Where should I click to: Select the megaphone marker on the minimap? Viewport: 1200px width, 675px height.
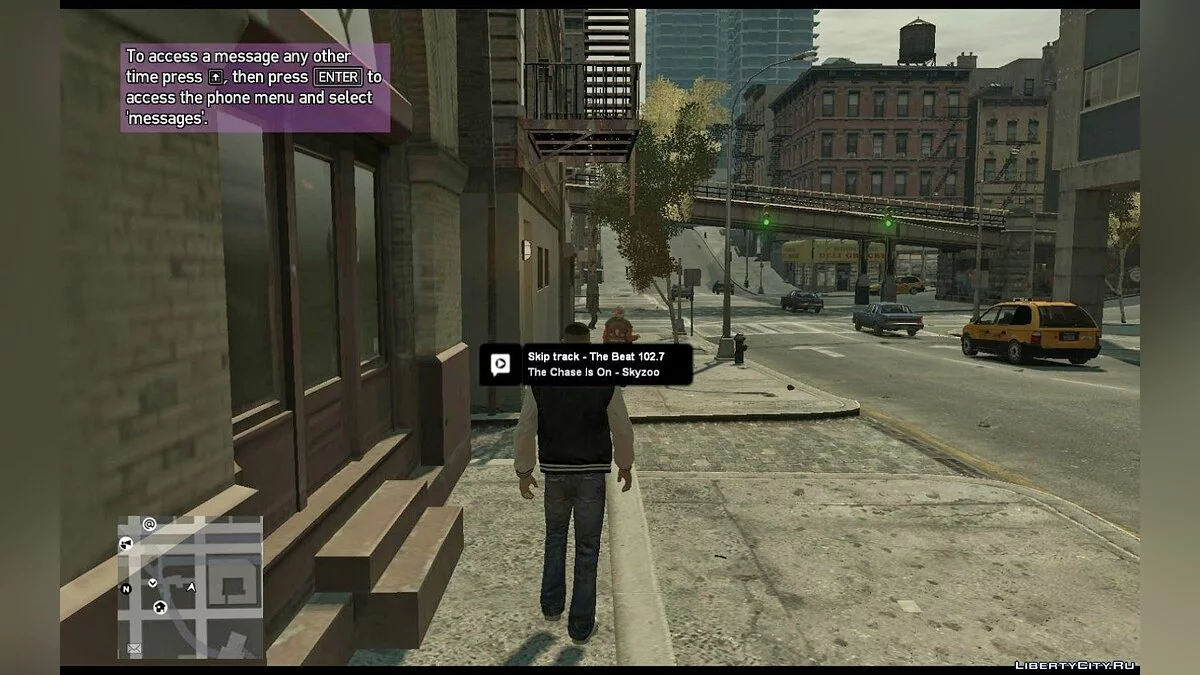[x=126, y=544]
